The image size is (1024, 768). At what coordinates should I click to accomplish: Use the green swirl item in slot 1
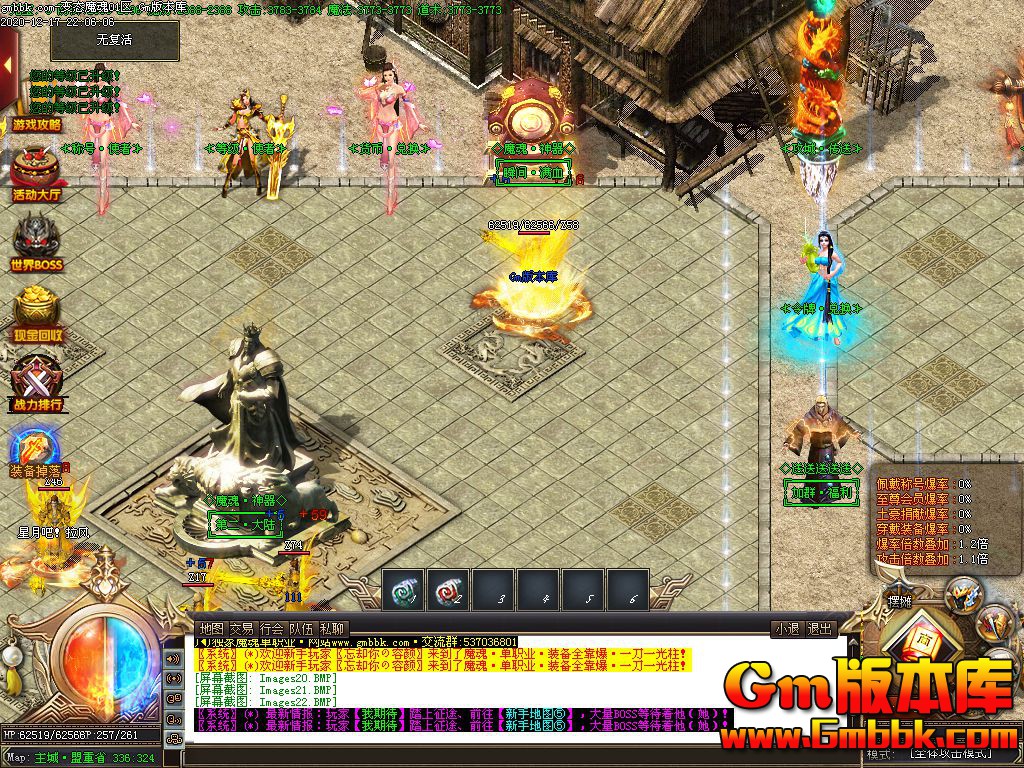pyautogui.click(x=404, y=591)
